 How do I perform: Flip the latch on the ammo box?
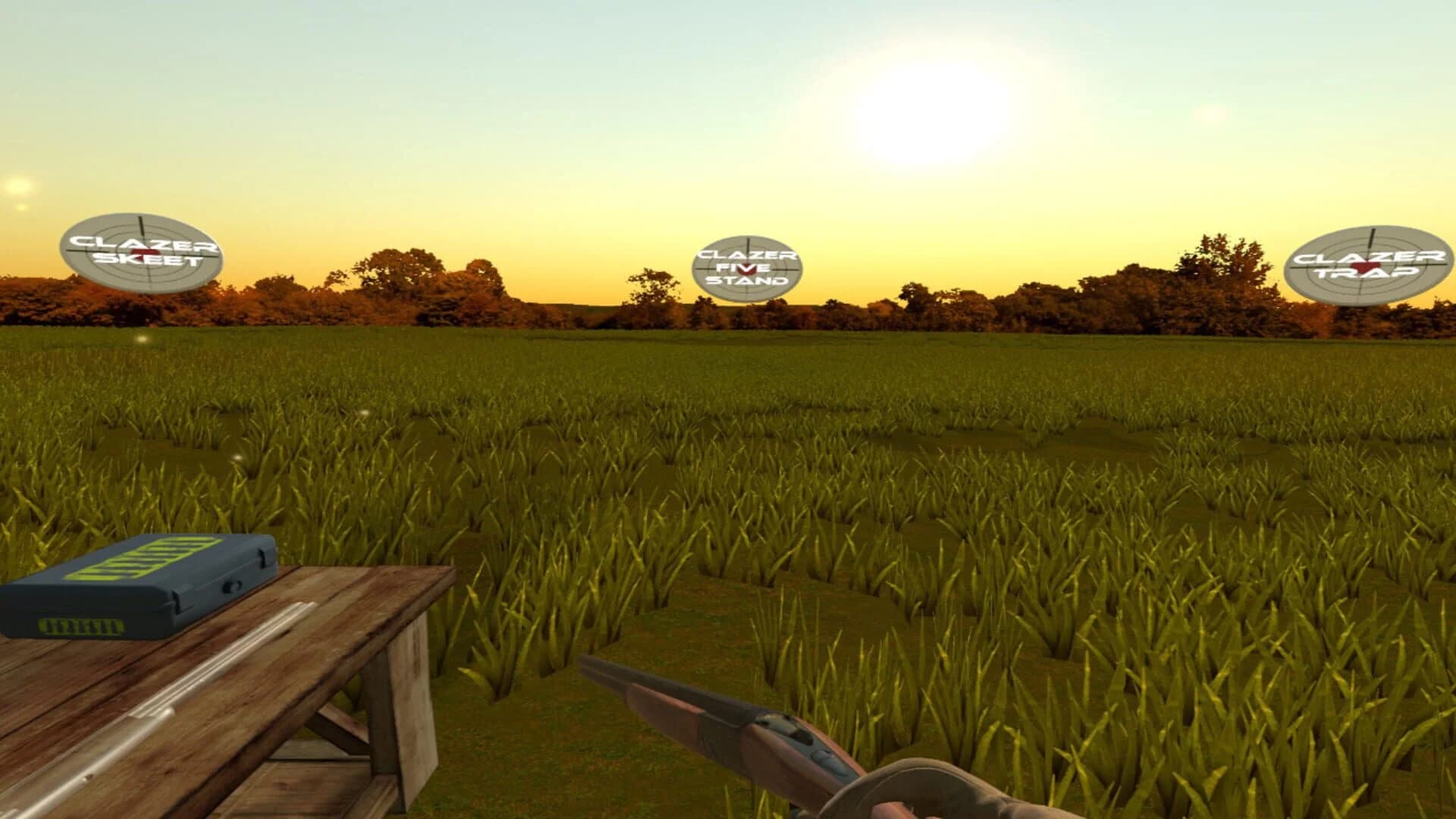coord(231,587)
